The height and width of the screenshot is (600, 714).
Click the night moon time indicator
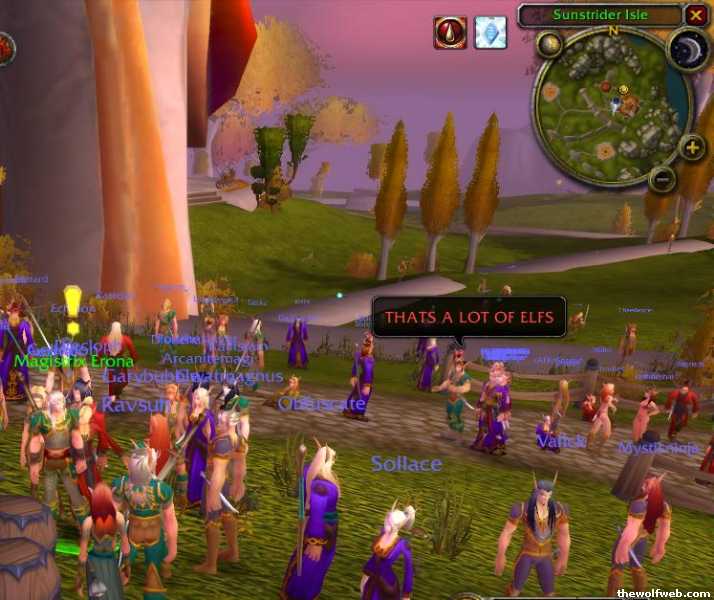tap(688, 49)
